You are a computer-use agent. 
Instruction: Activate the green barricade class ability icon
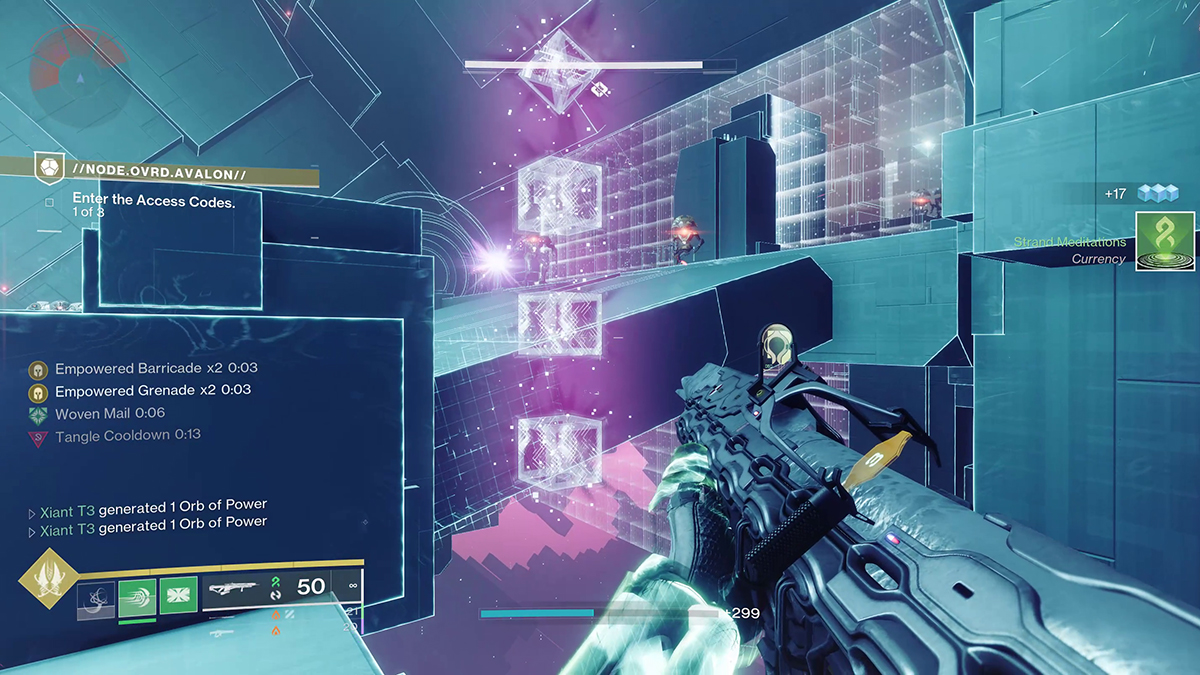[178, 598]
